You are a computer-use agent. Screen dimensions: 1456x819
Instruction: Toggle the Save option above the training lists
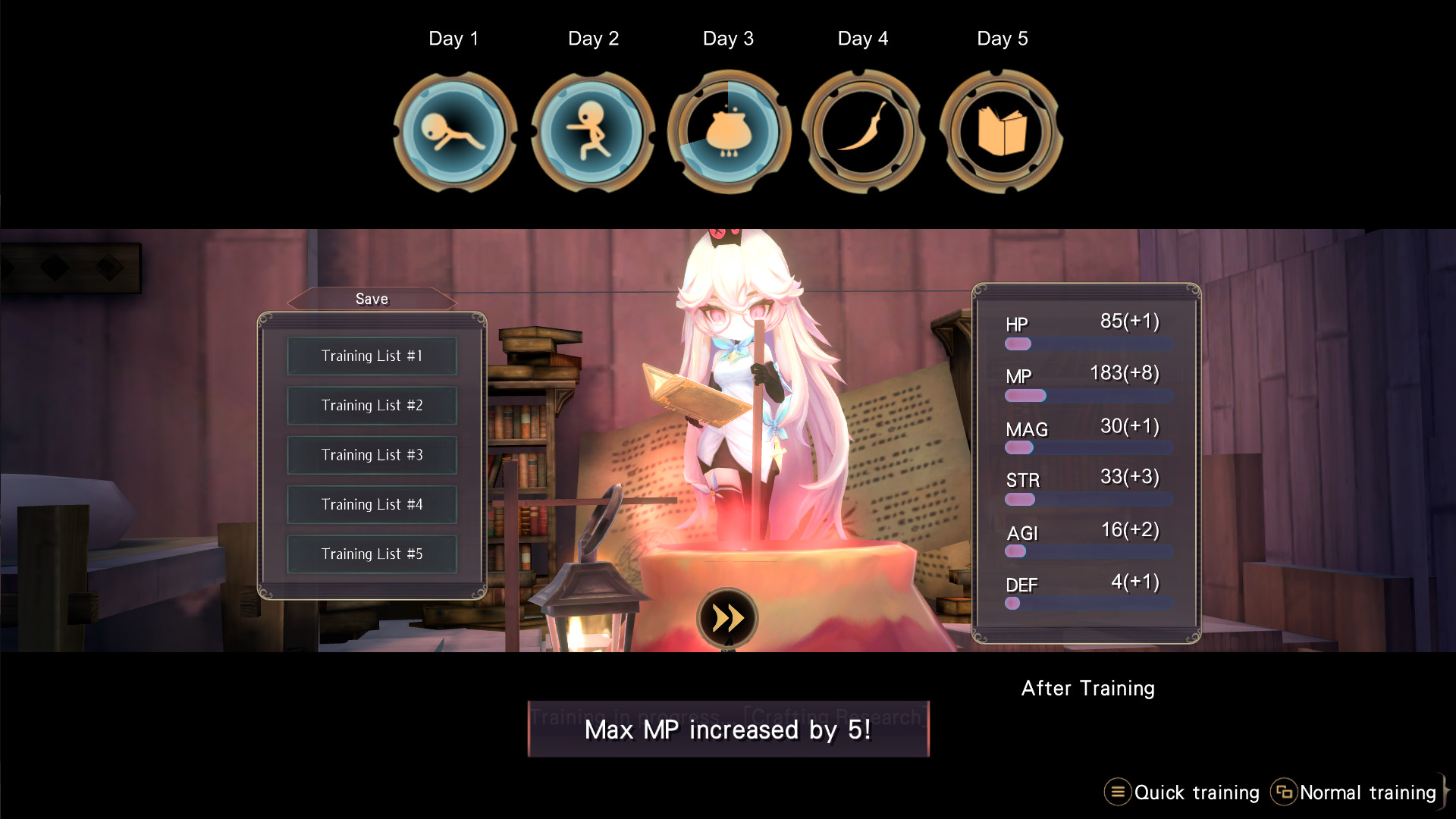click(372, 299)
